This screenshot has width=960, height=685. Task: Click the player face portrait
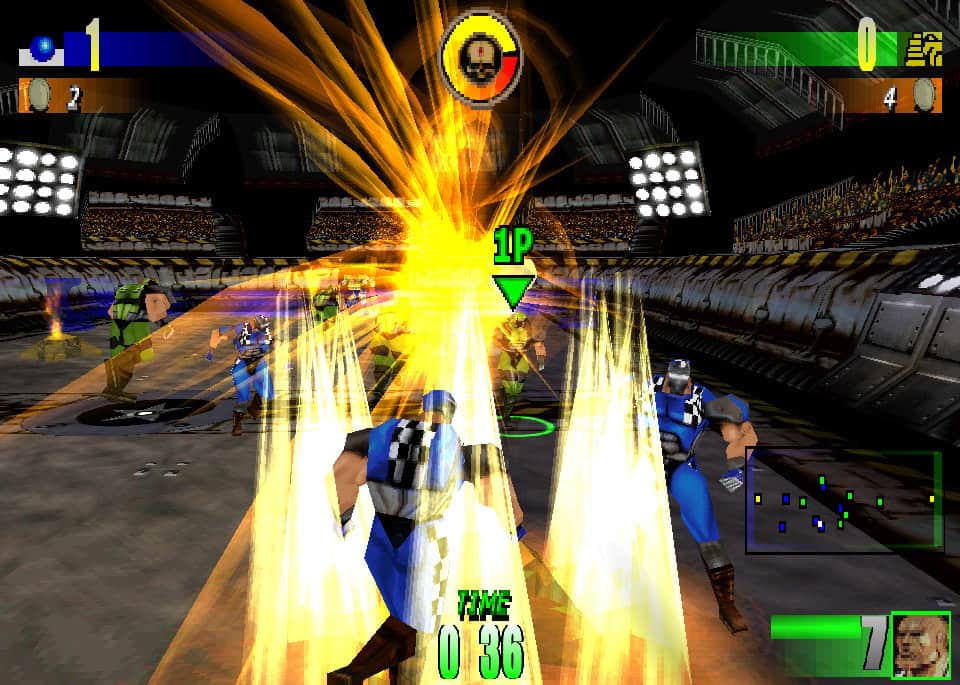point(920,644)
